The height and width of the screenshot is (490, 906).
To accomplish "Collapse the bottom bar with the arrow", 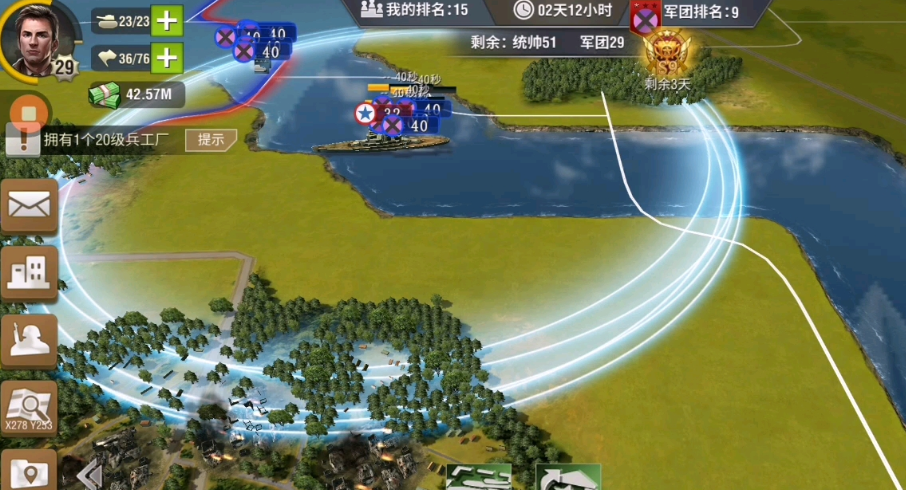I will [91, 473].
